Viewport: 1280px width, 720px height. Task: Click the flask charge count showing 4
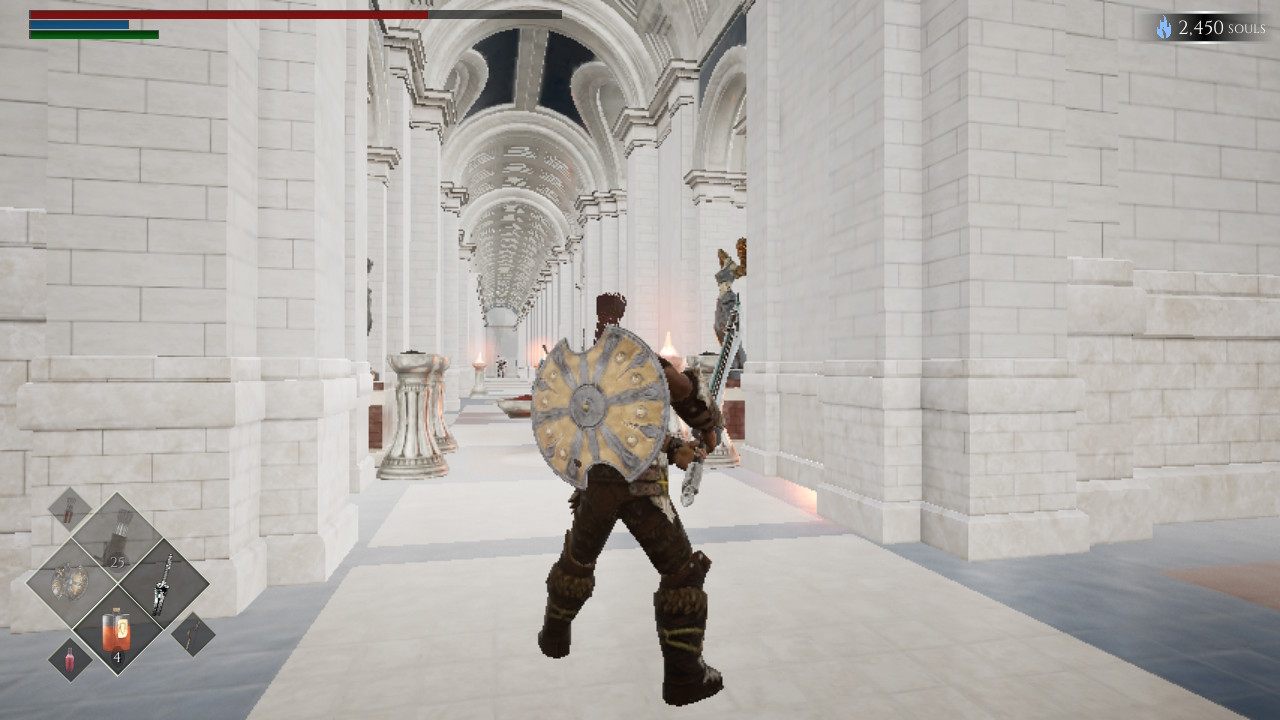click(118, 656)
